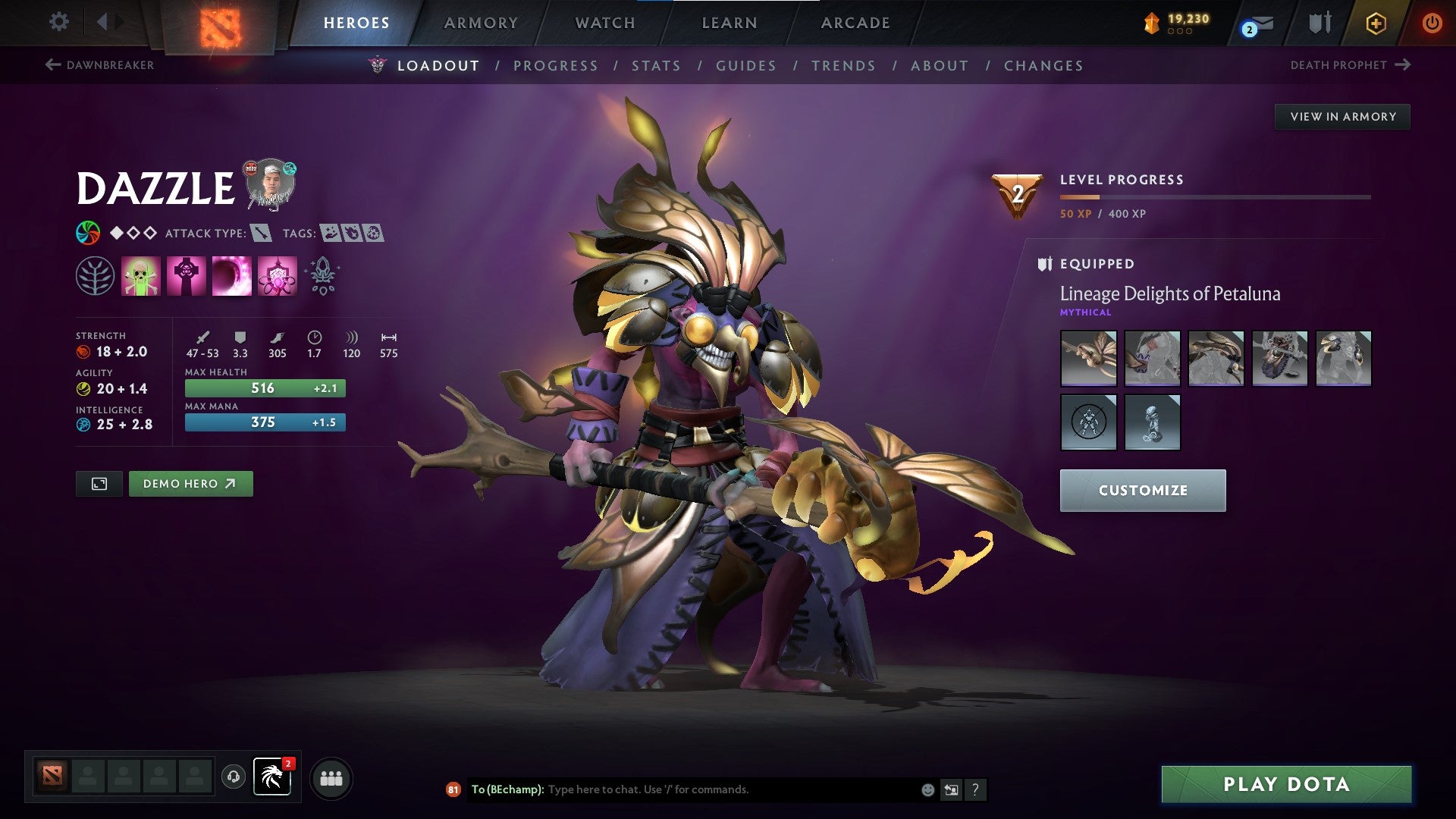Switch to the Progress section
Image resolution: width=1456 pixels, height=819 pixels.
pyautogui.click(x=556, y=66)
